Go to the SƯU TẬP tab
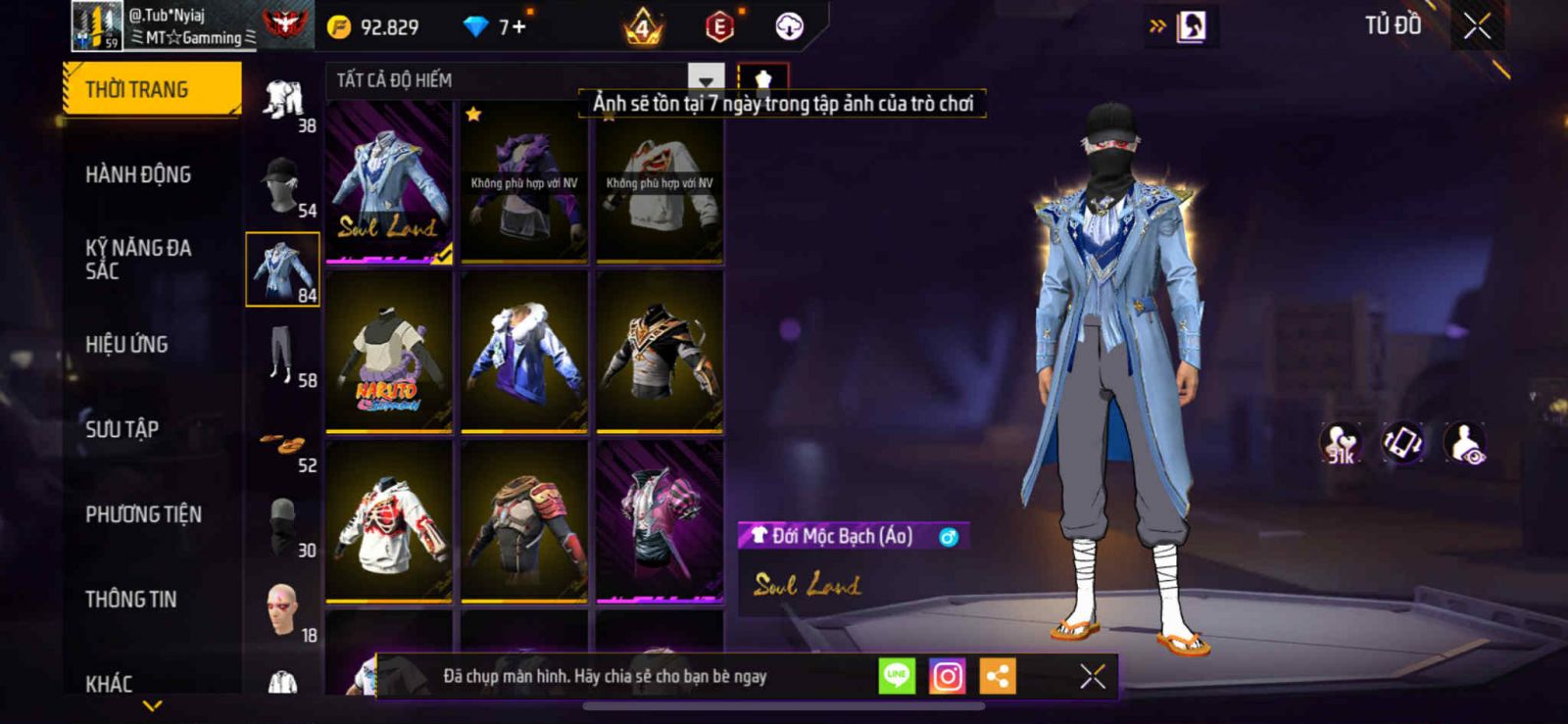1568x724 pixels. pos(122,429)
